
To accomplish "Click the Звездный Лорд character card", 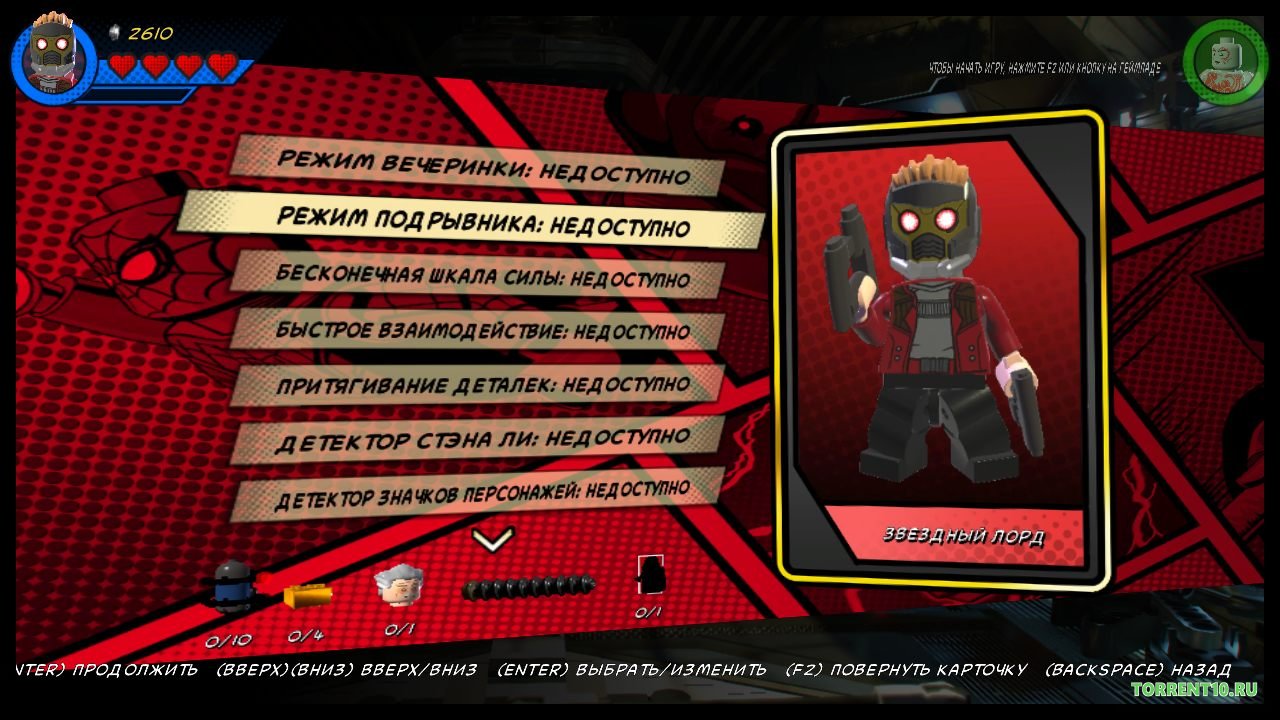I will (x=938, y=348).
